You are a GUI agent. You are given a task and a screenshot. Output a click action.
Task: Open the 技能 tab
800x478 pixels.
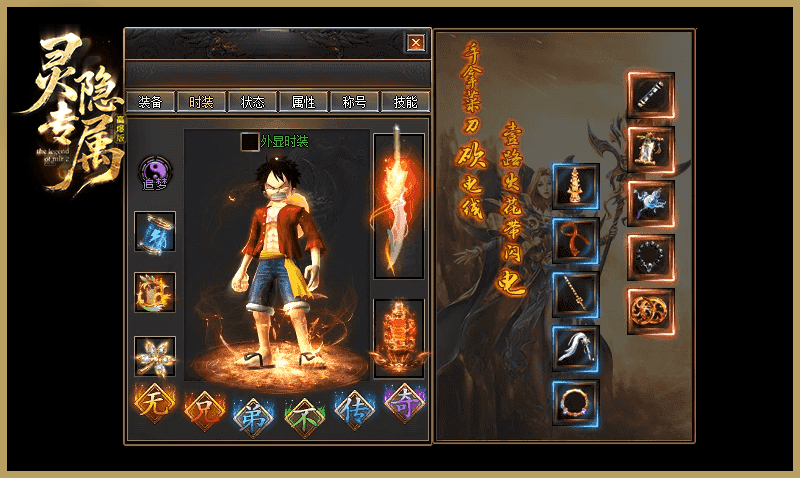pos(406,101)
